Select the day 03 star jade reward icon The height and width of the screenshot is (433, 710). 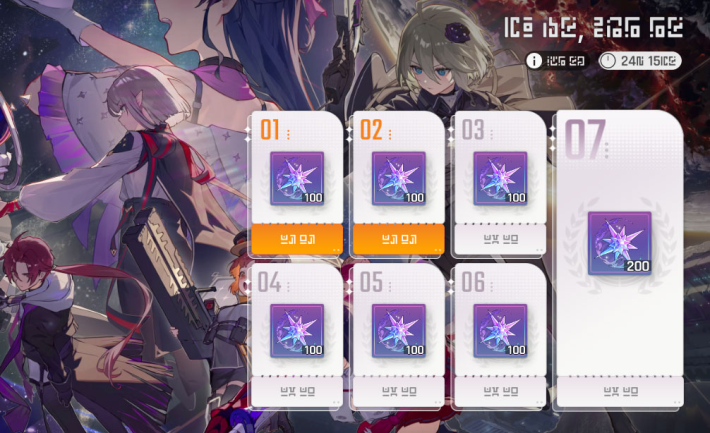coord(500,179)
